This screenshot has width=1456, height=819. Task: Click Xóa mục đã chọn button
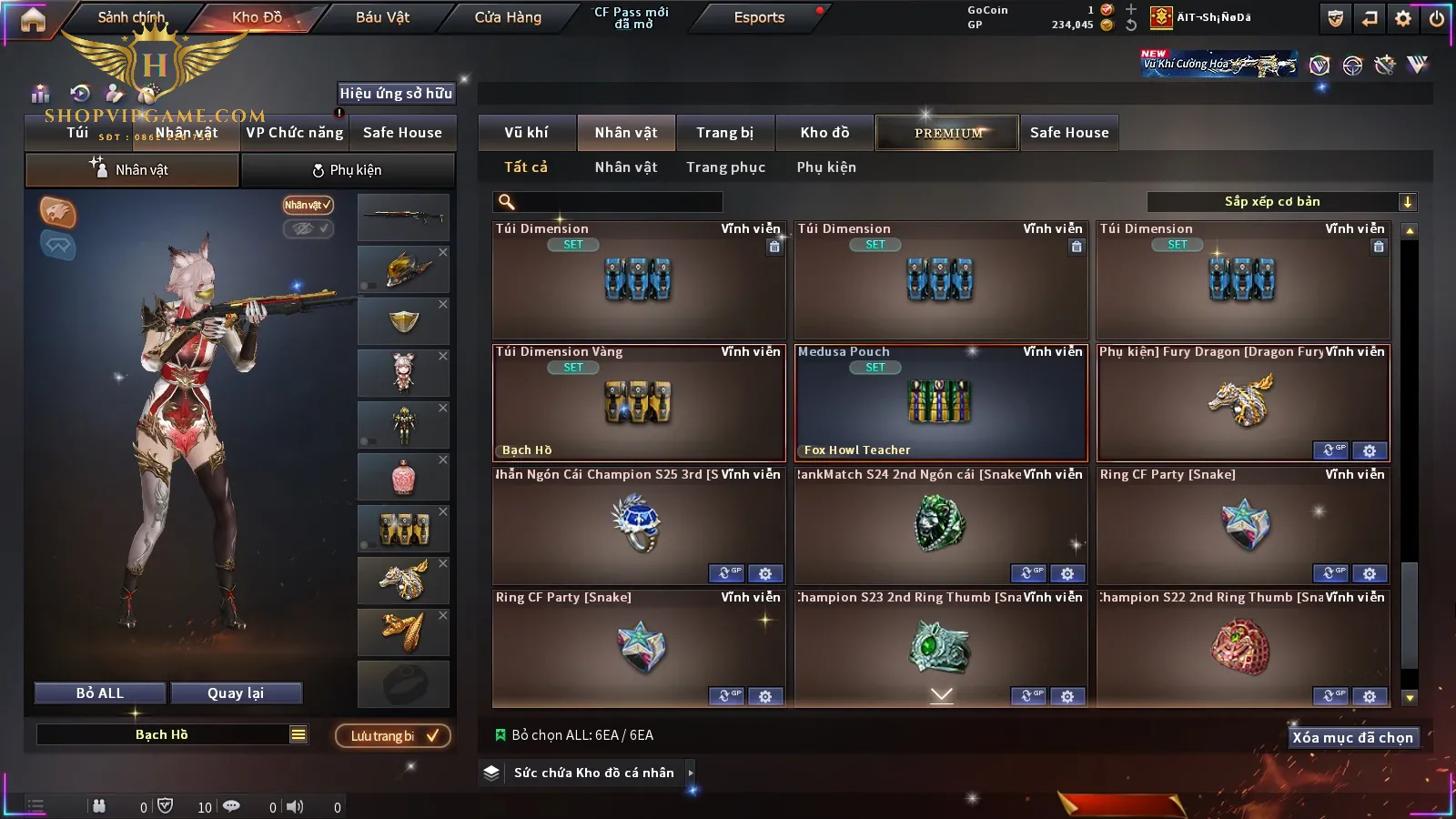(1352, 738)
